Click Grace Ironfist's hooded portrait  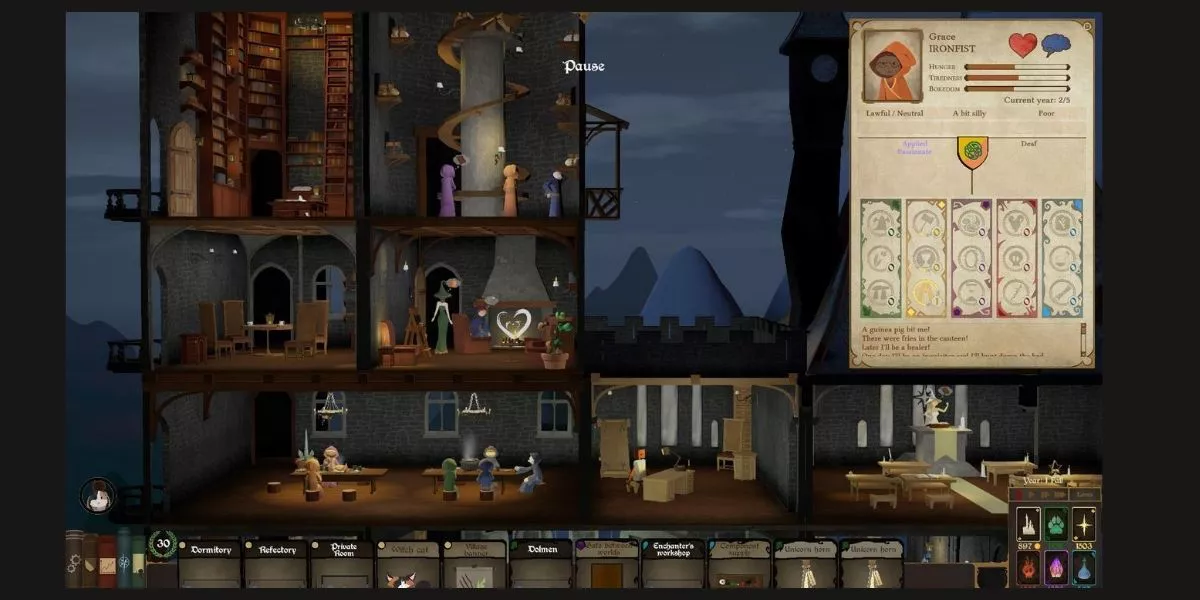coord(892,66)
